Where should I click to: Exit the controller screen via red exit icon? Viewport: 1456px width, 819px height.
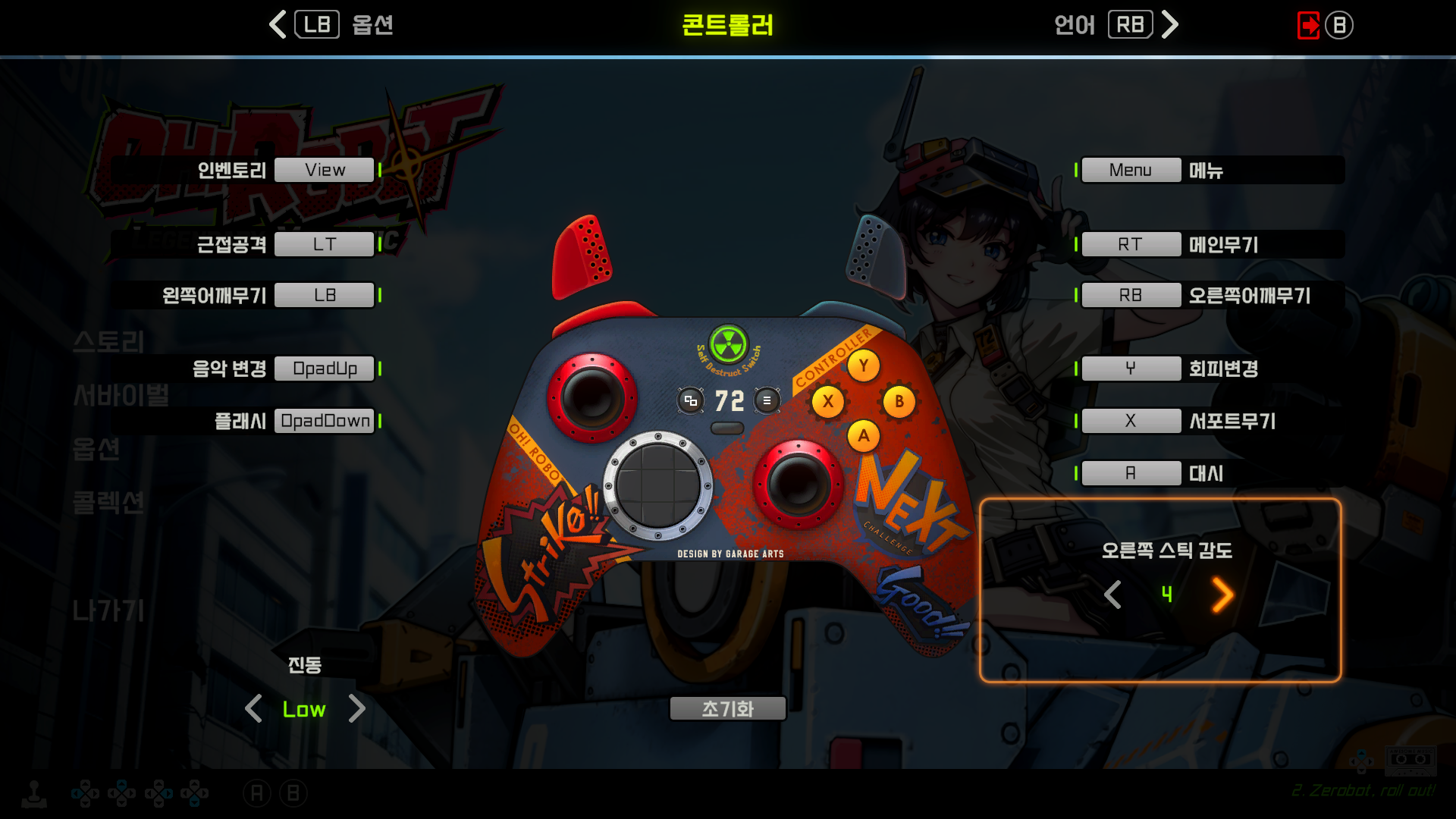1308,25
